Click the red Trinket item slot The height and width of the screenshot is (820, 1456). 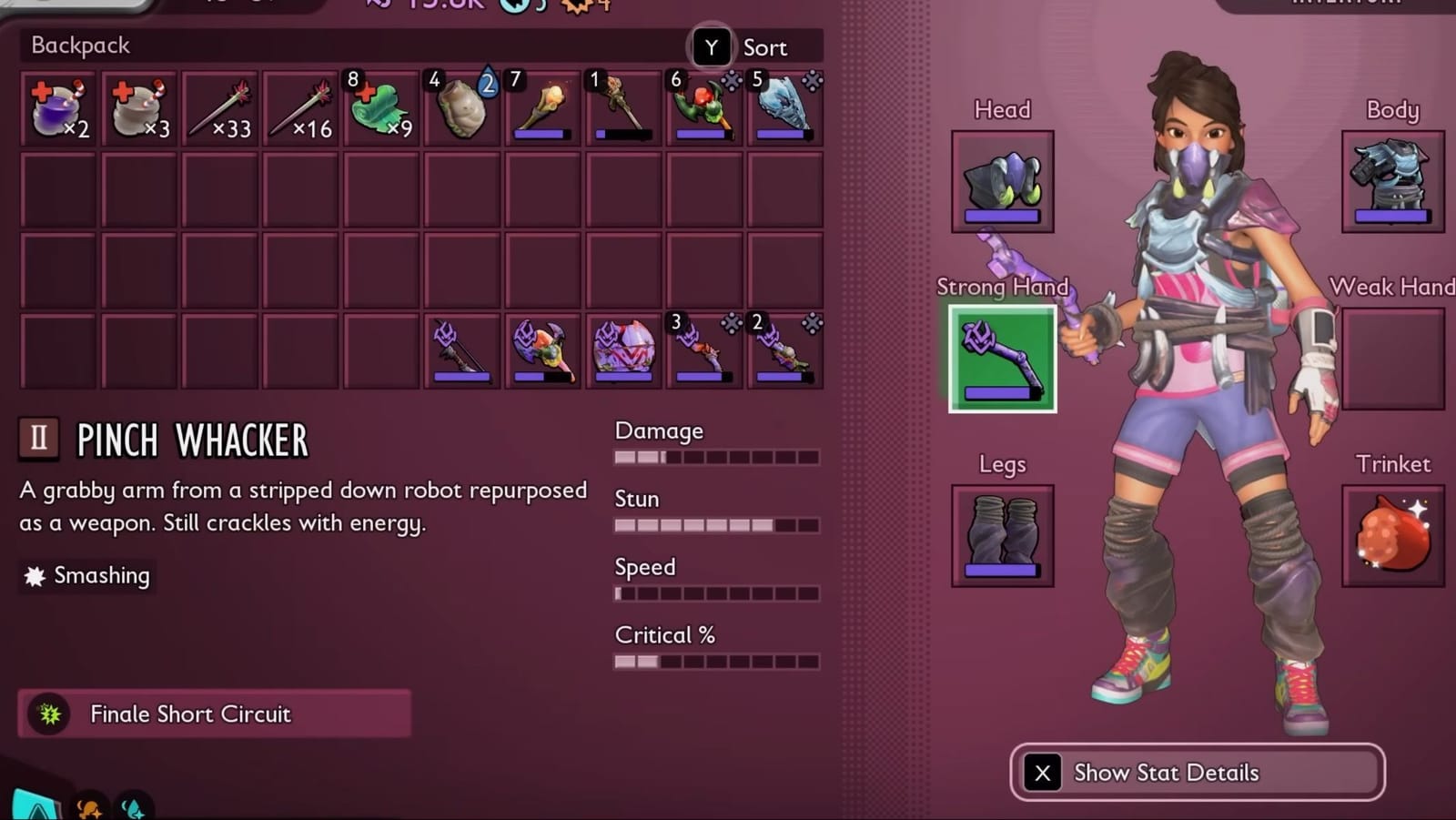click(1392, 535)
